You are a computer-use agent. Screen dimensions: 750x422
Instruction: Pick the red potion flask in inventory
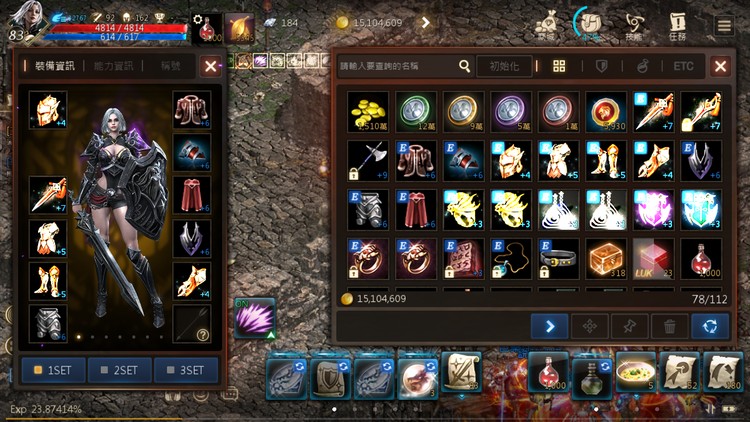pos(701,258)
